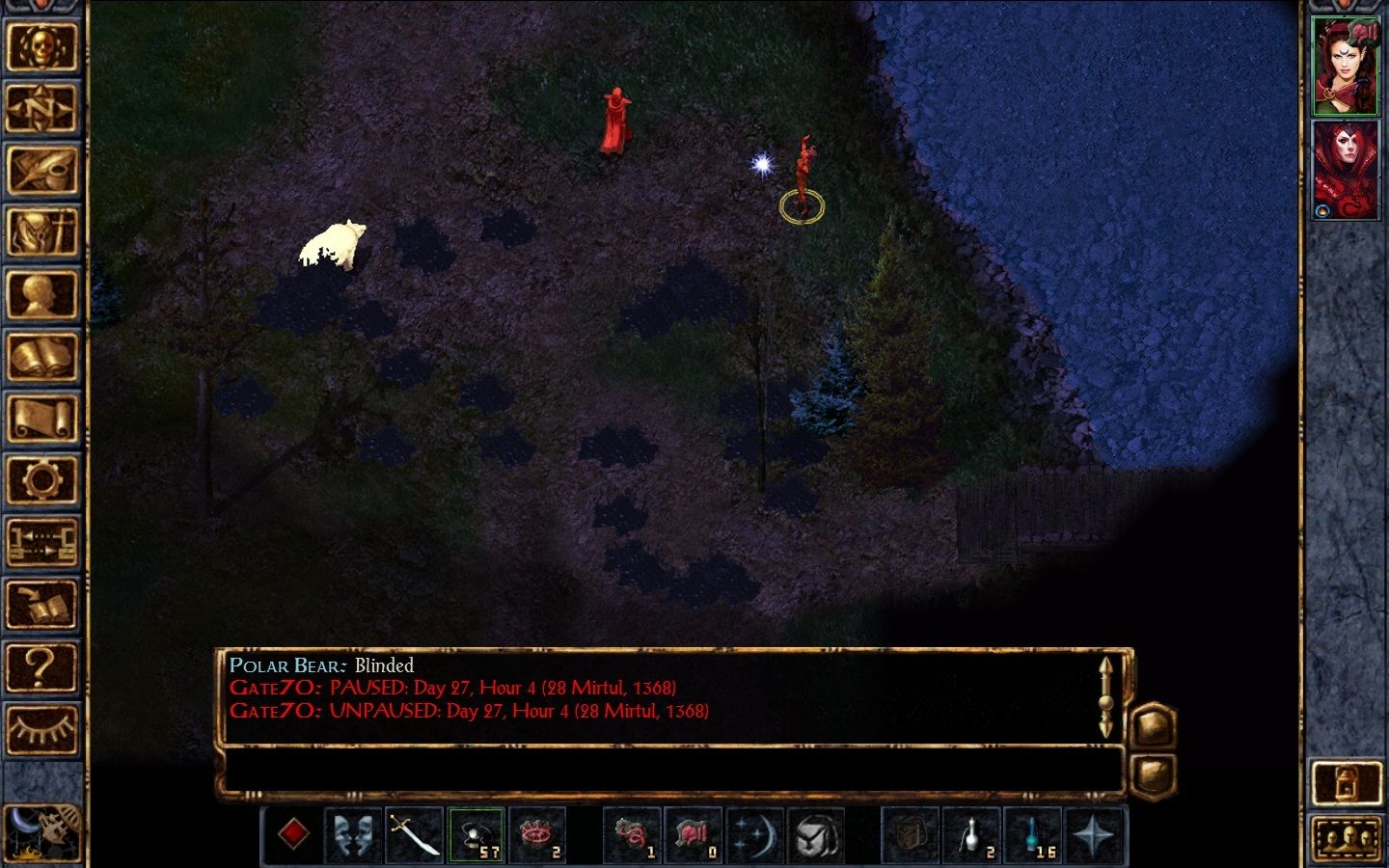The width and height of the screenshot is (1389, 868).
Task: Toggle stealth mode with the mask icon
Action: (x=354, y=835)
